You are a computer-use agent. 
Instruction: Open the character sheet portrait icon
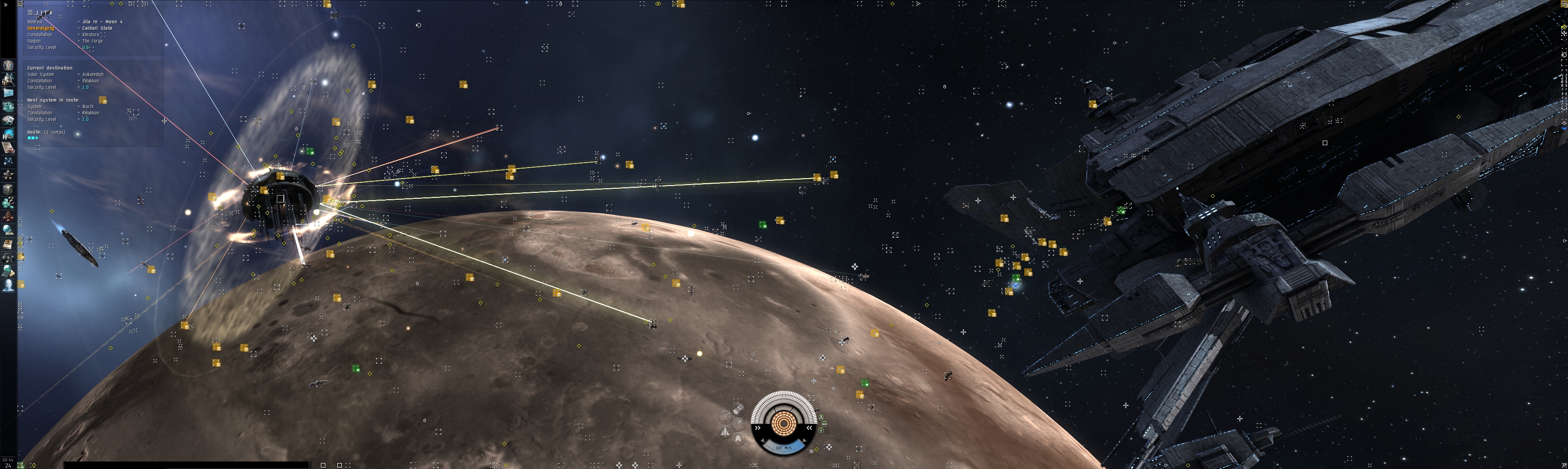pos(8,65)
